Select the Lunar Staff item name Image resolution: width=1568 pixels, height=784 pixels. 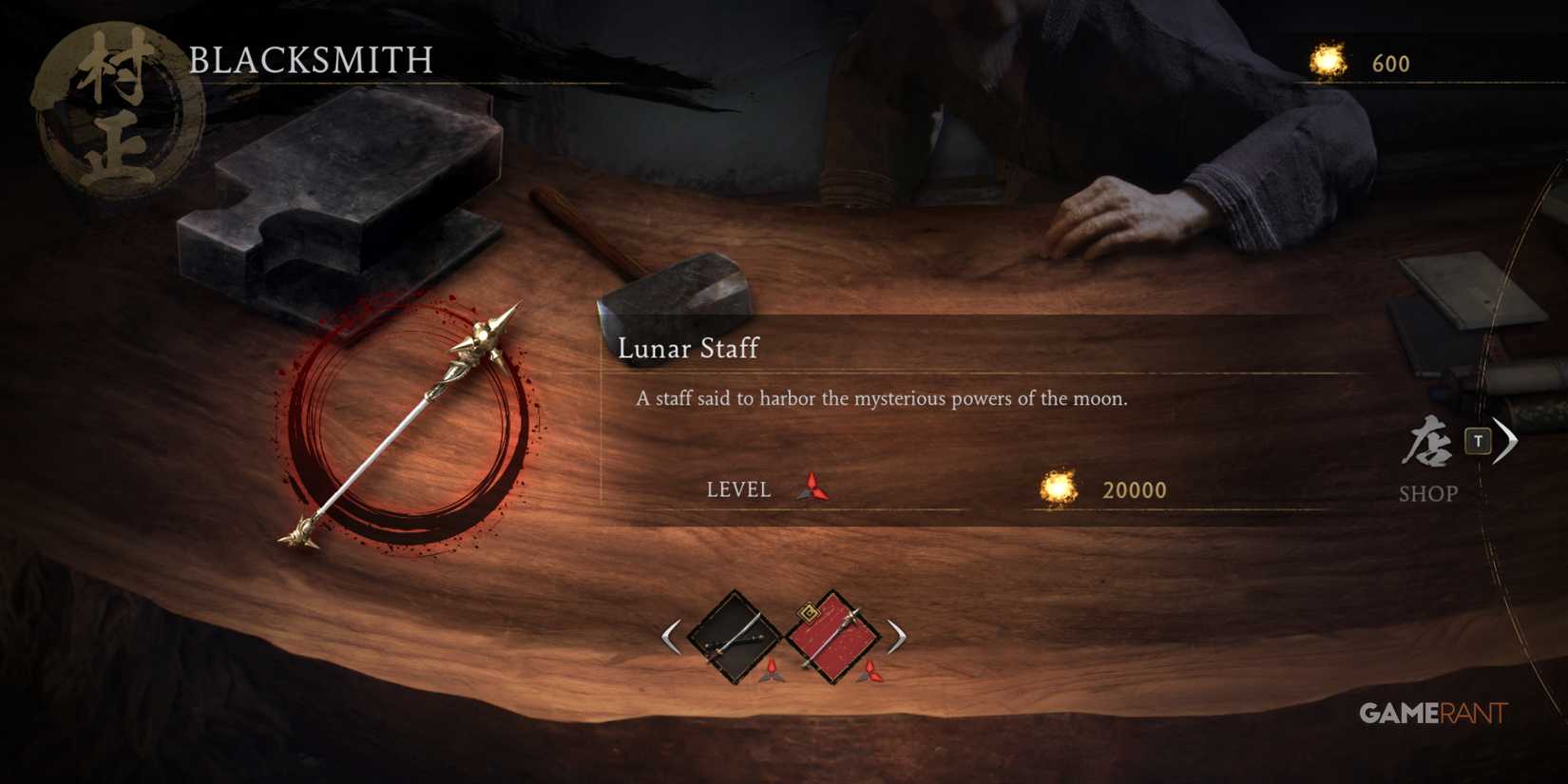[687, 350]
